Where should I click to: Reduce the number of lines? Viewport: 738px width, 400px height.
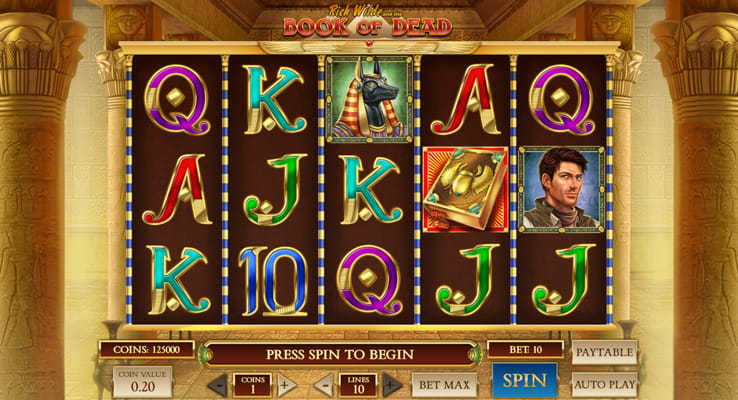323,385
